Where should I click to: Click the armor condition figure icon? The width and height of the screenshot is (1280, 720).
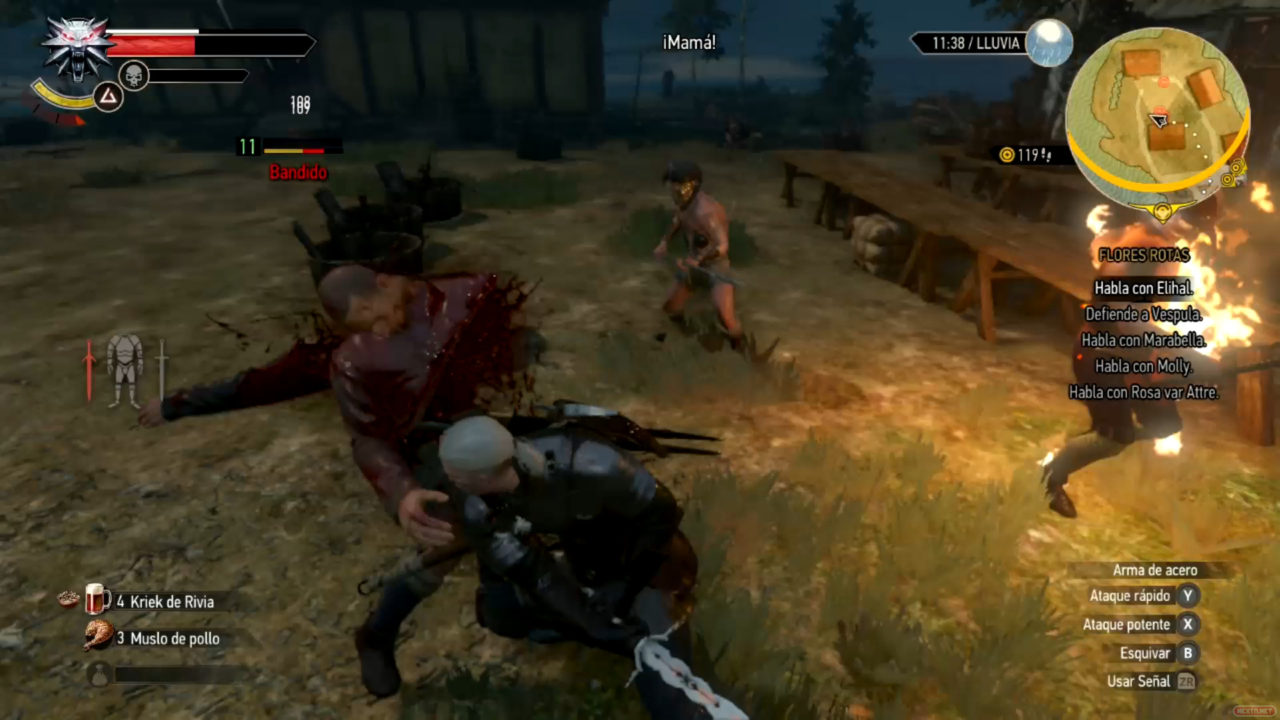click(125, 370)
